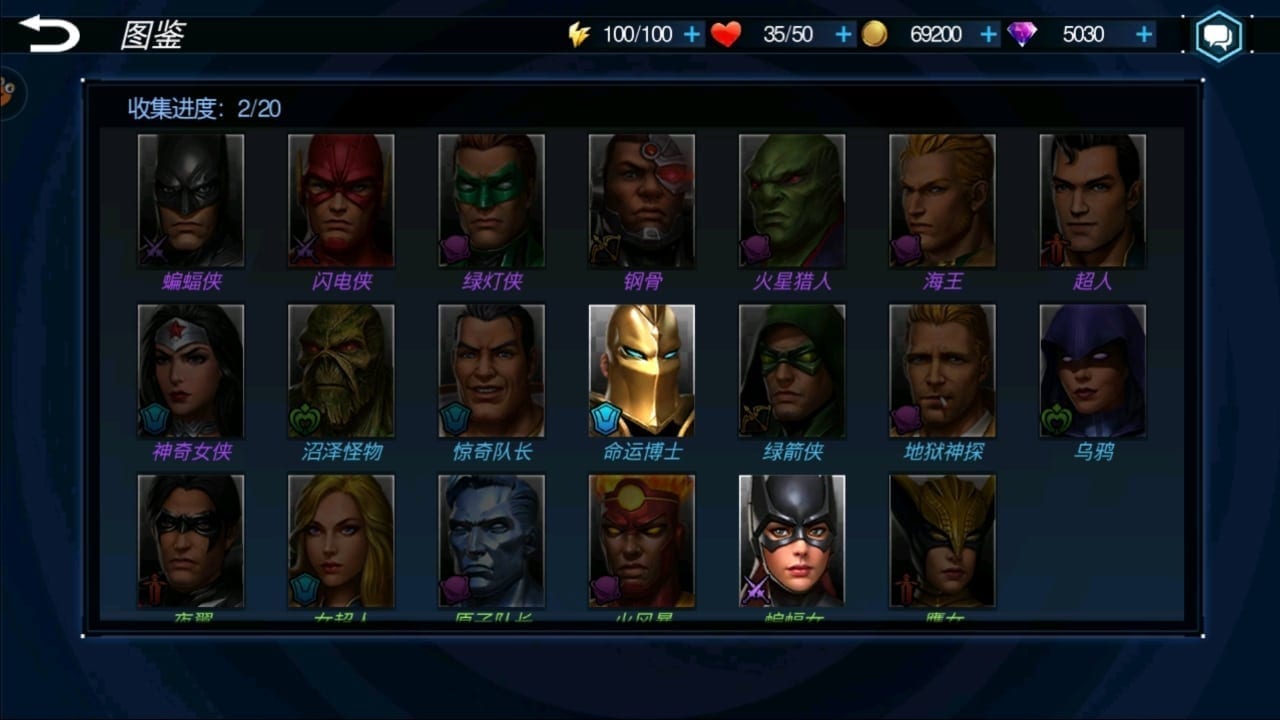Go back using the return arrow
This screenshot has height=720, width=1280.
pos(49,34)
